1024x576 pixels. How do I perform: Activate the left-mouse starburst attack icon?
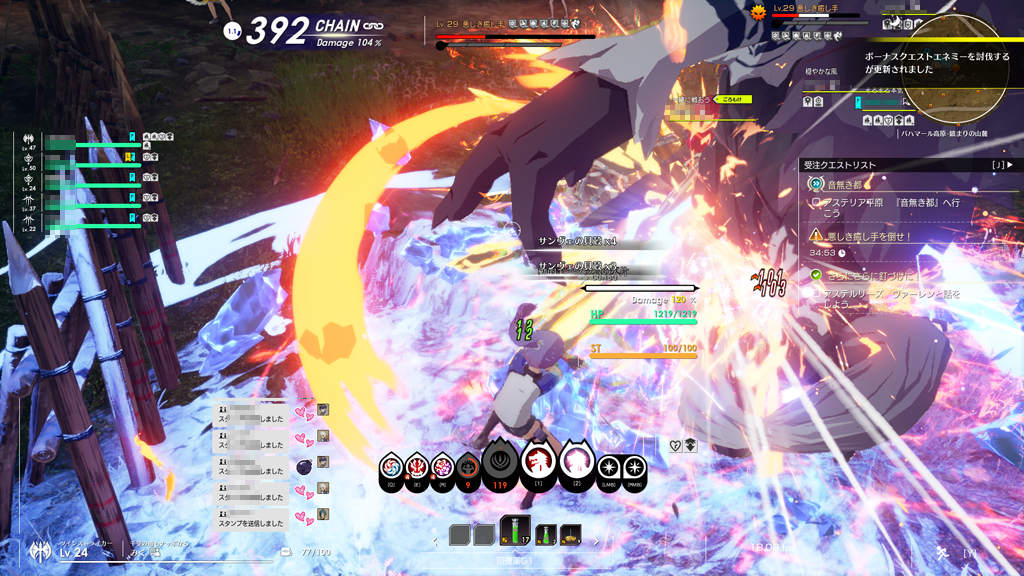pyautogui.click(x=608, y=467)
